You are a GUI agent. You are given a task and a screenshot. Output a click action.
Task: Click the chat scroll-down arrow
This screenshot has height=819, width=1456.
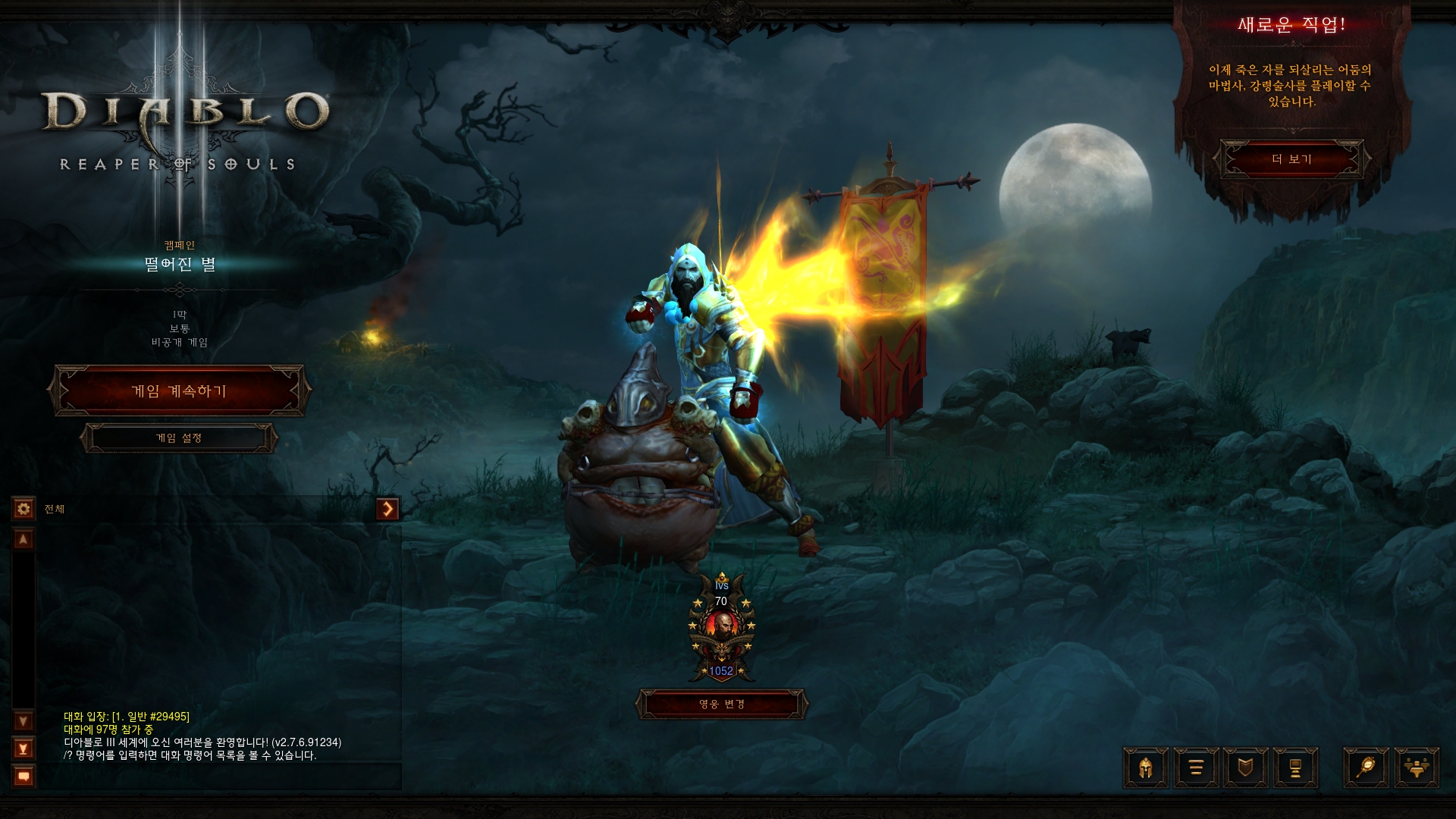coord(24,720)
